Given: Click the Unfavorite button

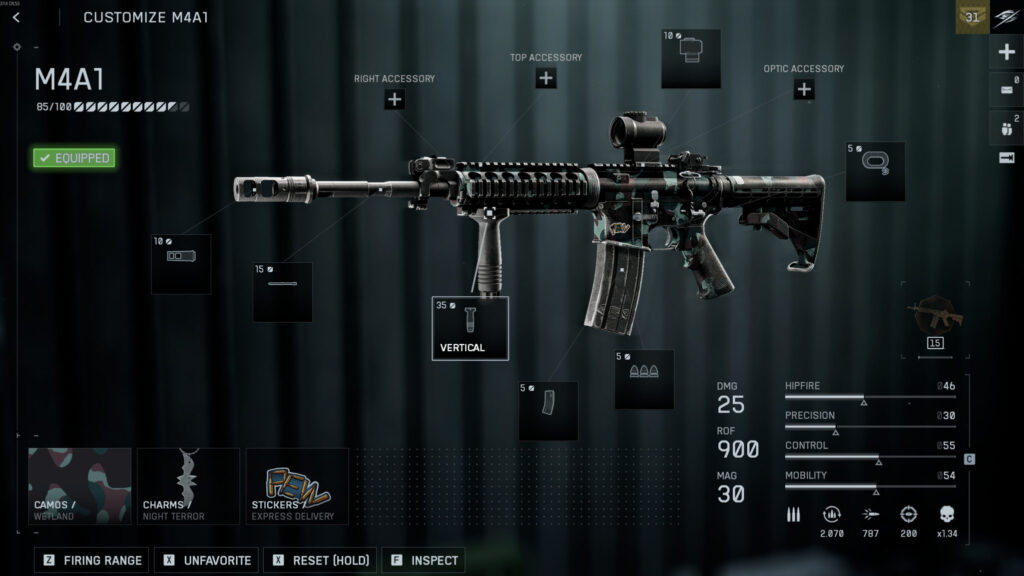Looking at the screenshot, I should tap(207, 560).
